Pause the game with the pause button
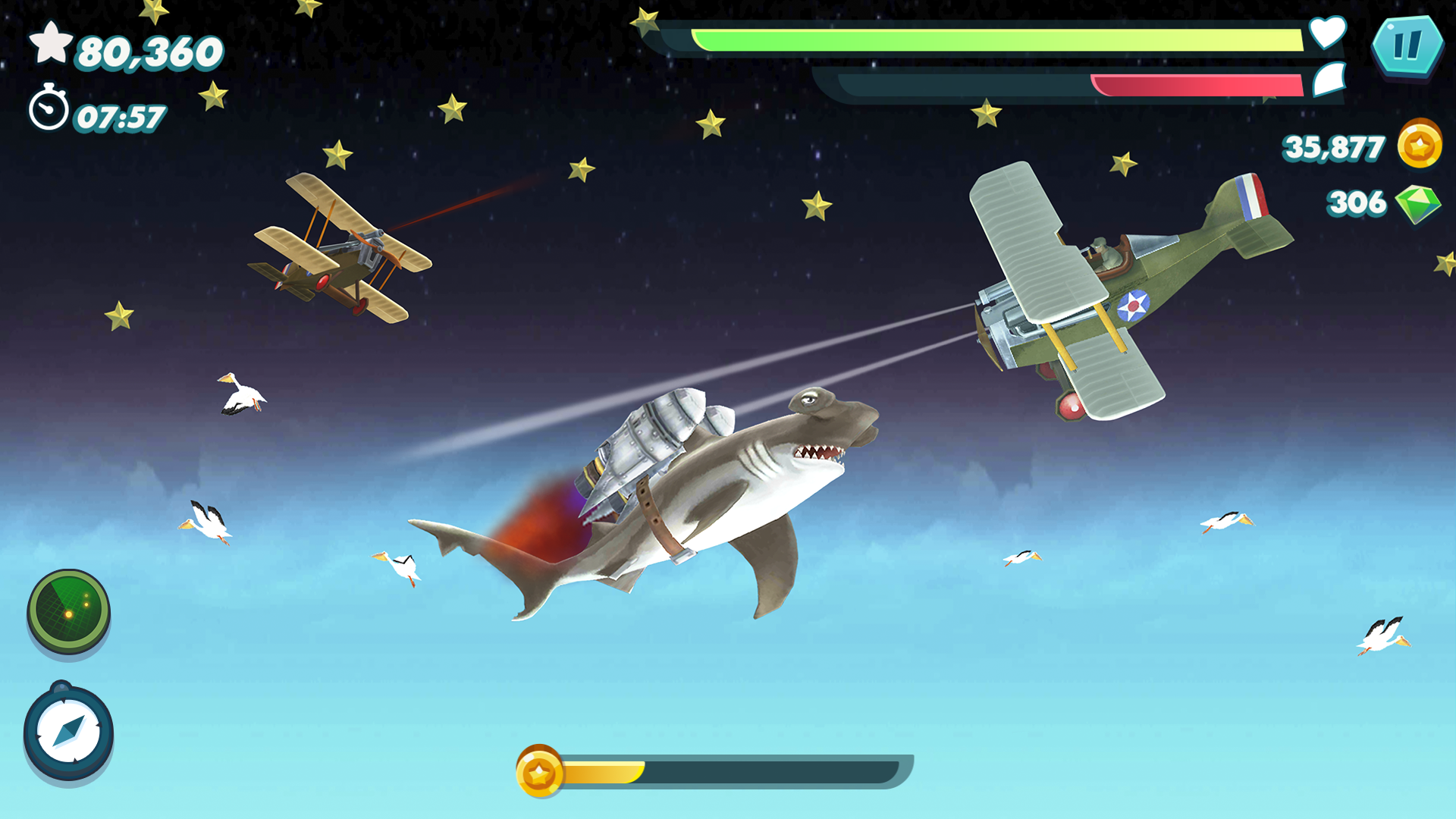The width and height of the screenshot is (1456, 819). coord(1409,47)
